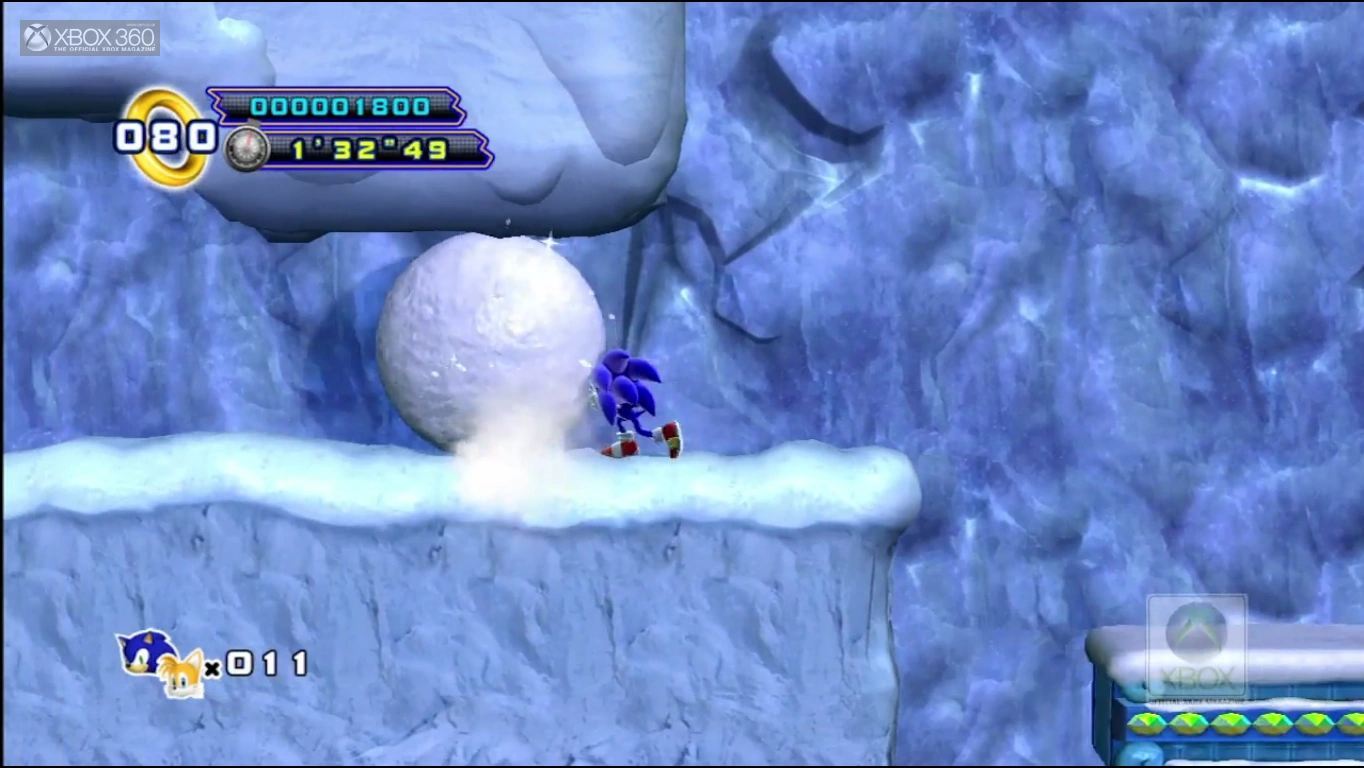
Task: Open the Xbox 360 magazine logo watermark
Action: (90, 38)
